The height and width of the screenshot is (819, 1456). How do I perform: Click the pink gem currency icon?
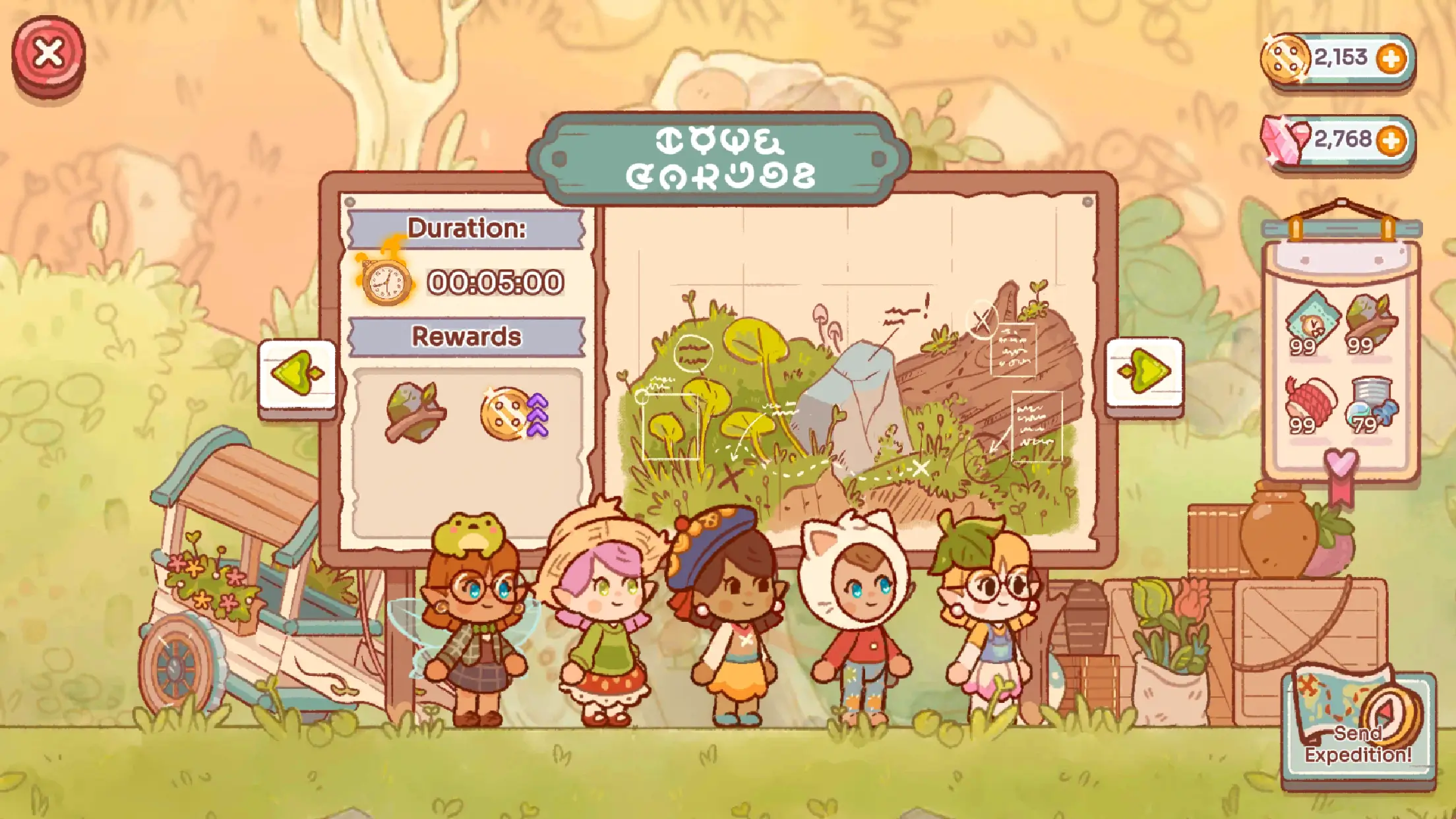(1285, 139)
